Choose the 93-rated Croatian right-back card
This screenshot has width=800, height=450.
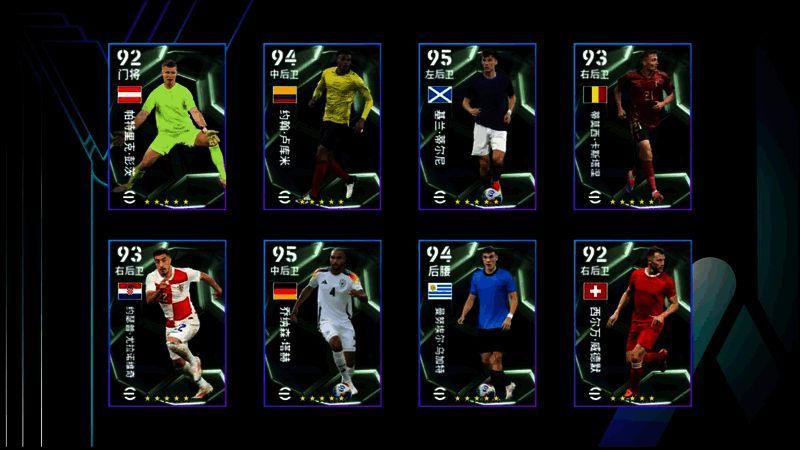[167, 322]
